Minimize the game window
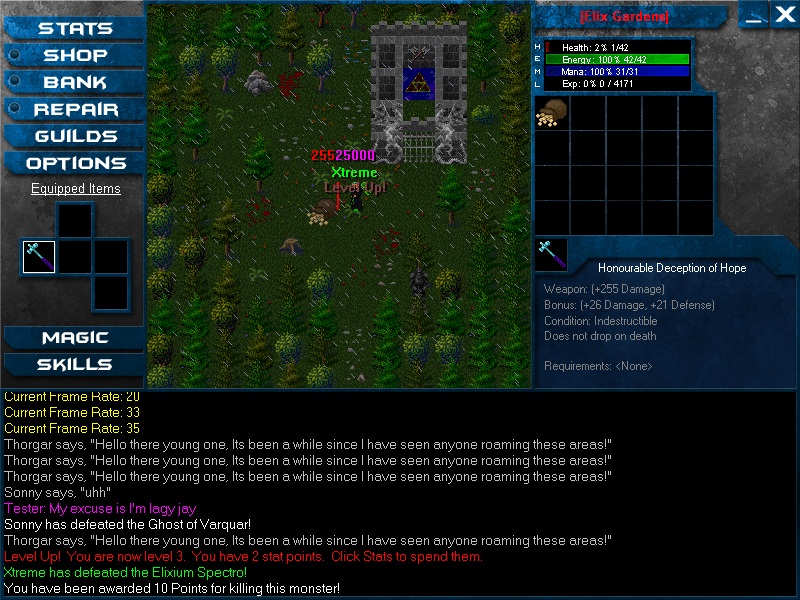The width and height of the screenshot is (800, 600). [757, 14]
